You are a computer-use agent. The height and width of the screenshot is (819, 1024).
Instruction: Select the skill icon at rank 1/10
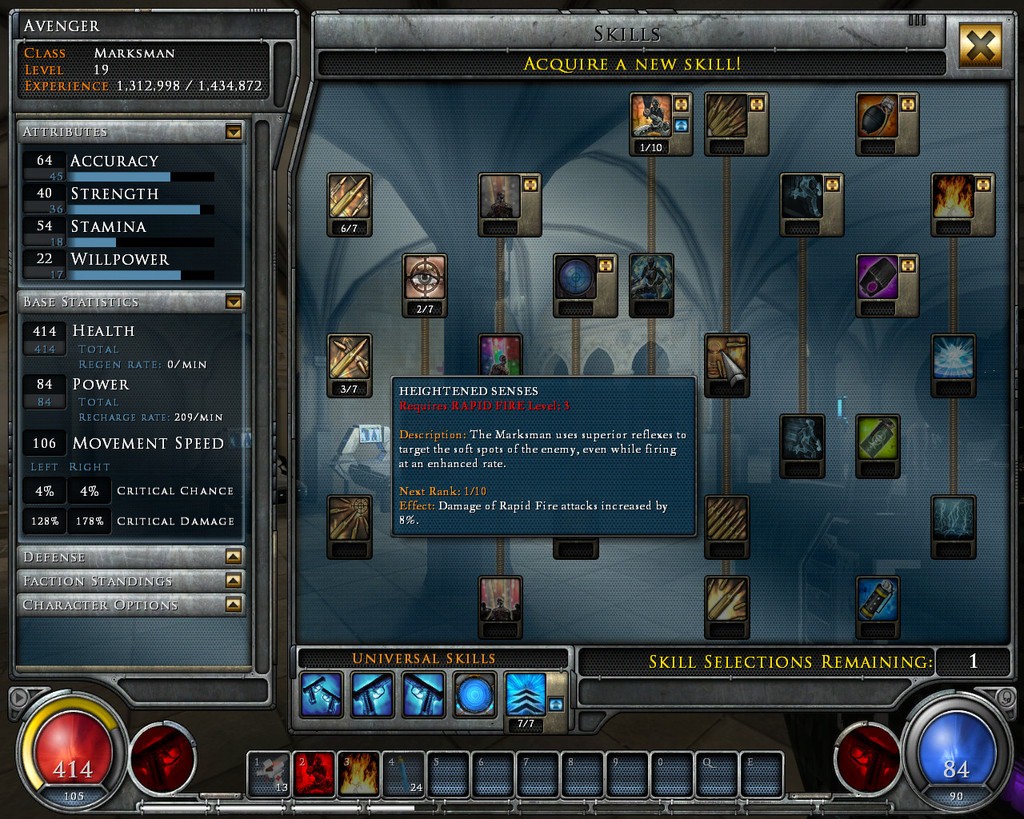click(652, 116)
